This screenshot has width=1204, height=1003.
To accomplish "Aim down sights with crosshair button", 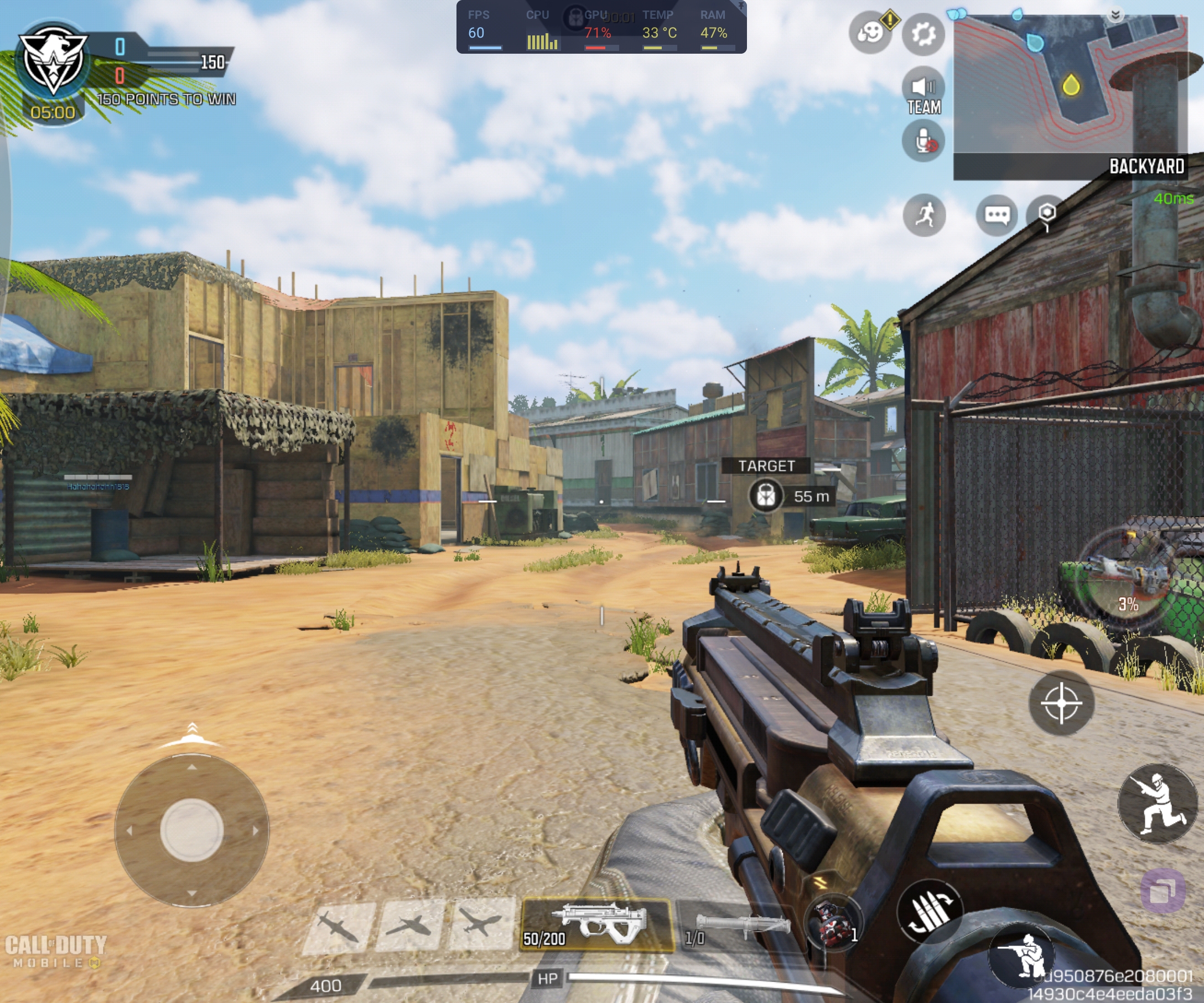I will tap(1061, 702).
